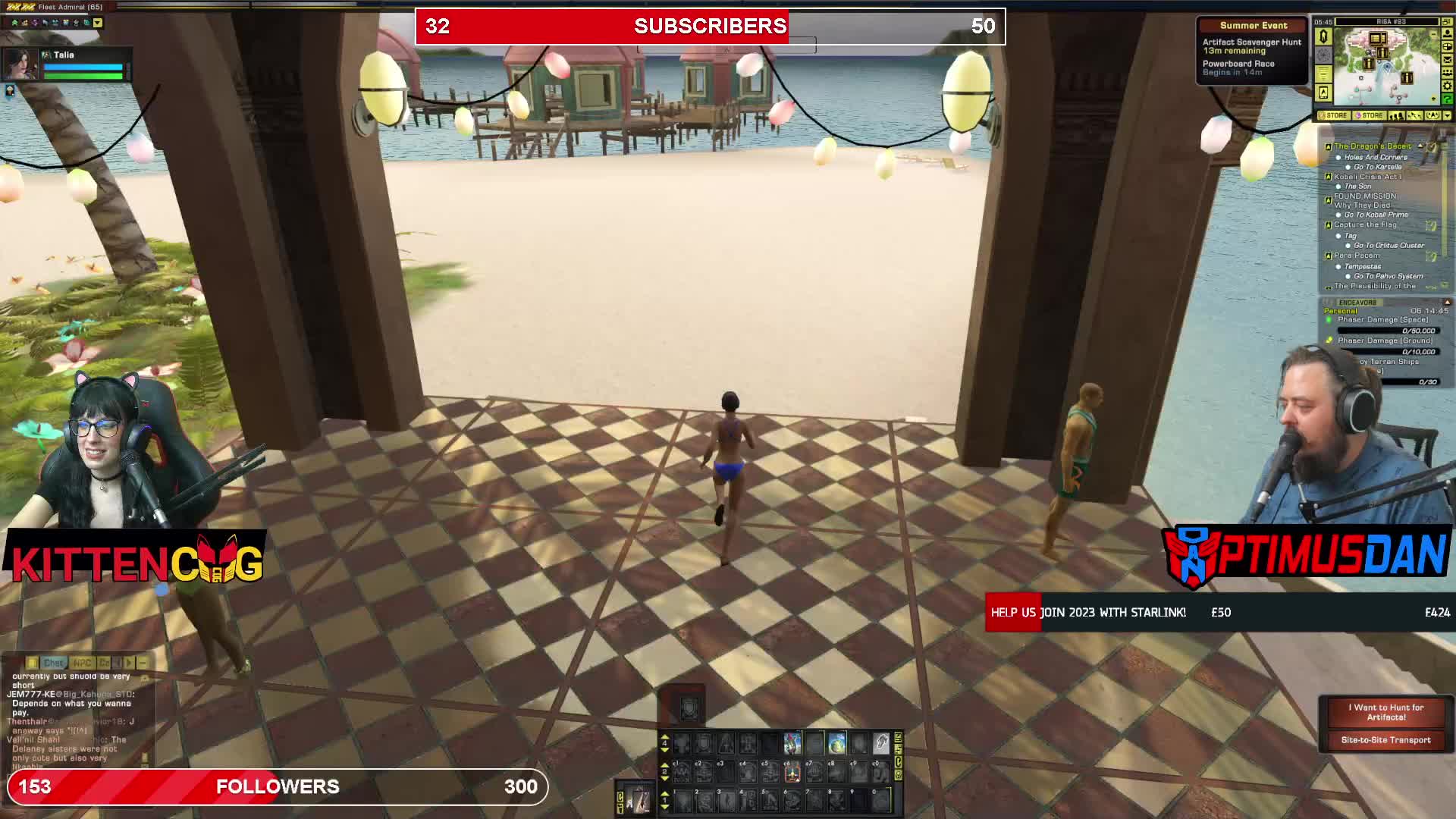Open the green question mark help button

tap(1448, 99)
